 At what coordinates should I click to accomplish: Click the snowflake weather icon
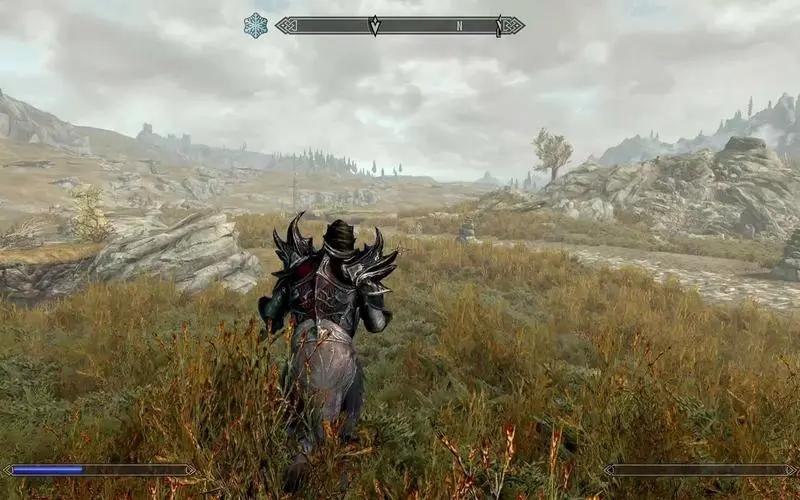pyautogui.click(x=256, y=25)
